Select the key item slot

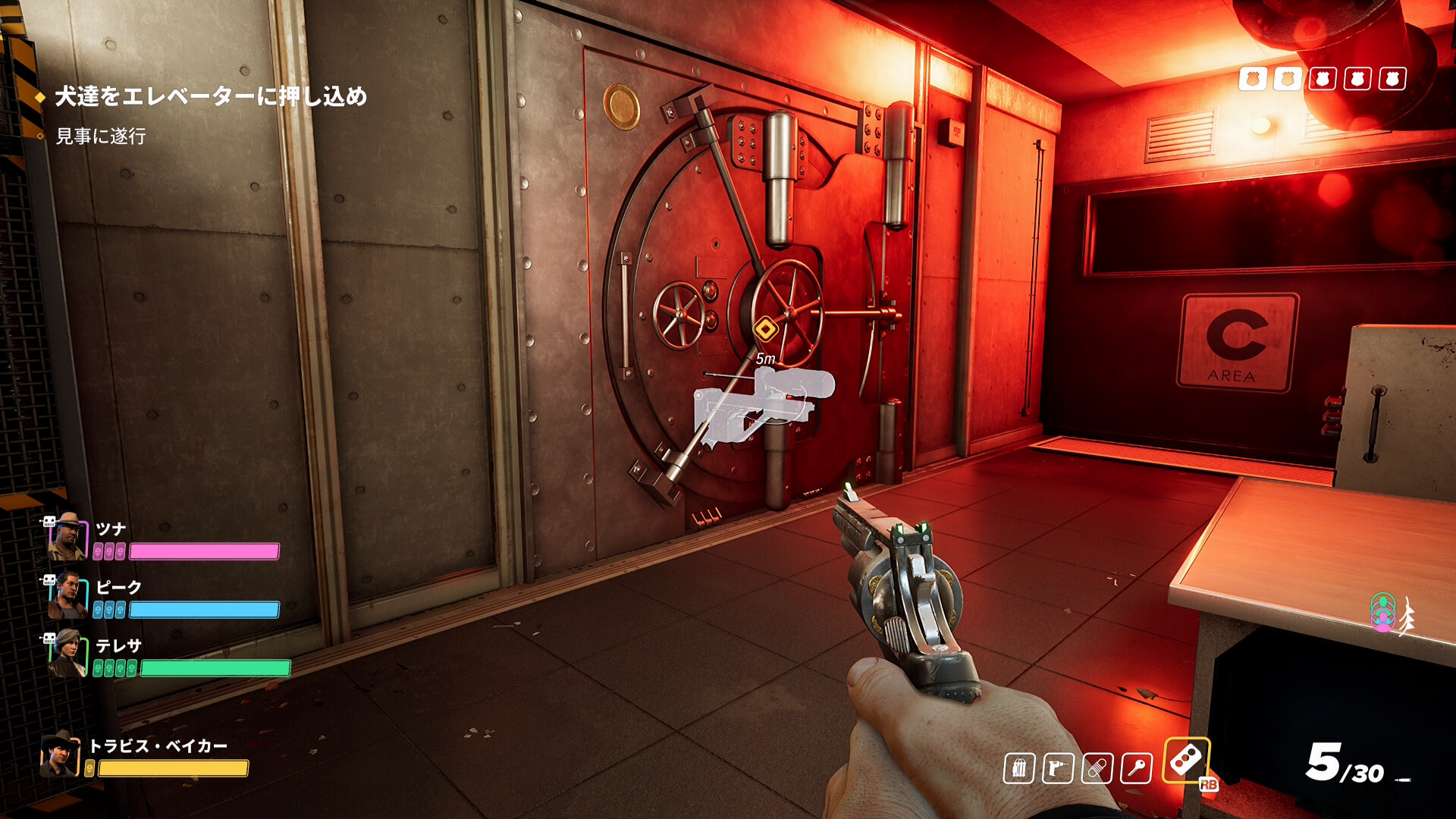click(x=1136, y=769)
